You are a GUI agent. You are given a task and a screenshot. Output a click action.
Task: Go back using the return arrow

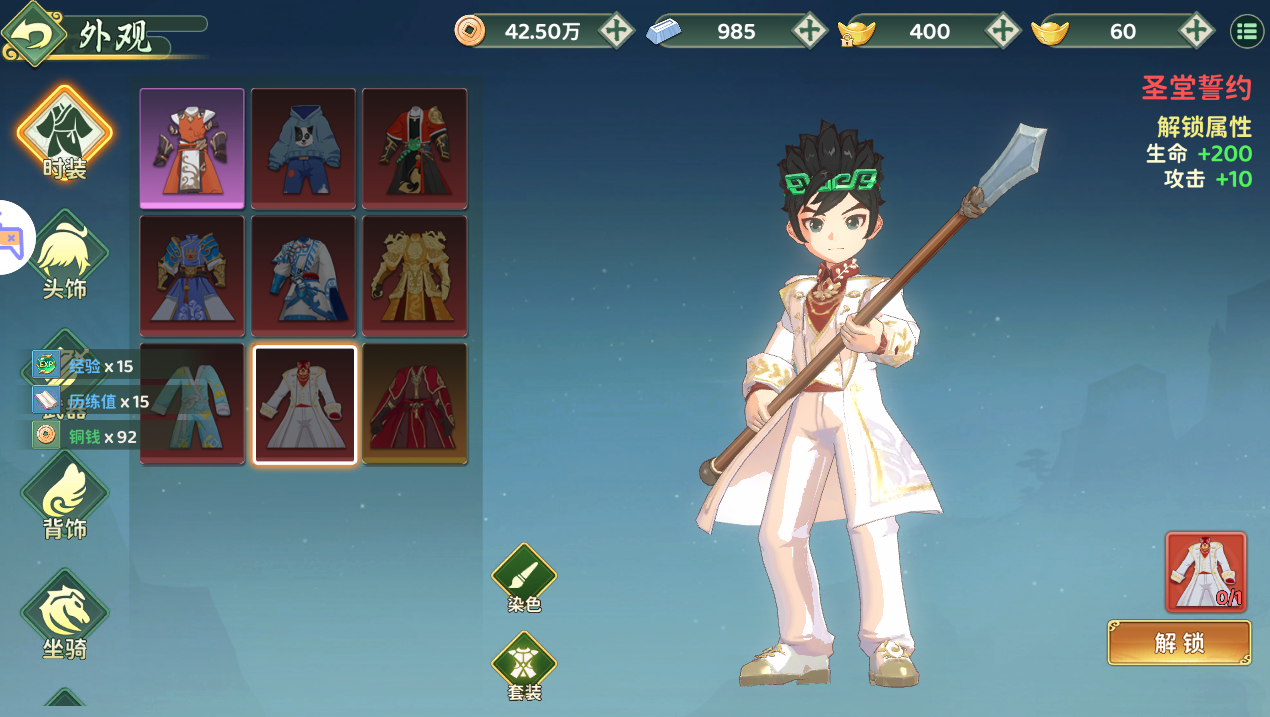click(x=36, y=33)
